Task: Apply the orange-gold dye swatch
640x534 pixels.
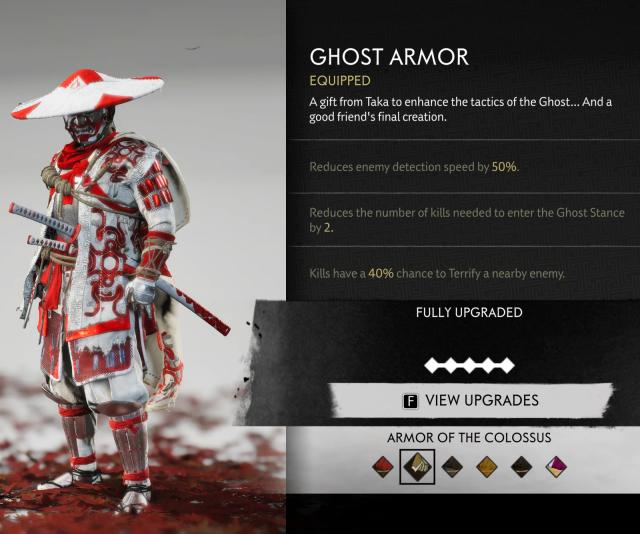Action: click(486, 466)
